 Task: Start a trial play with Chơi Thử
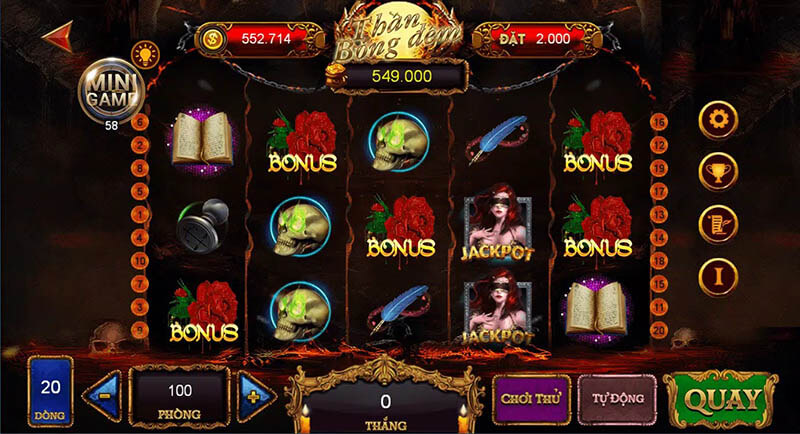pos(530,397)
